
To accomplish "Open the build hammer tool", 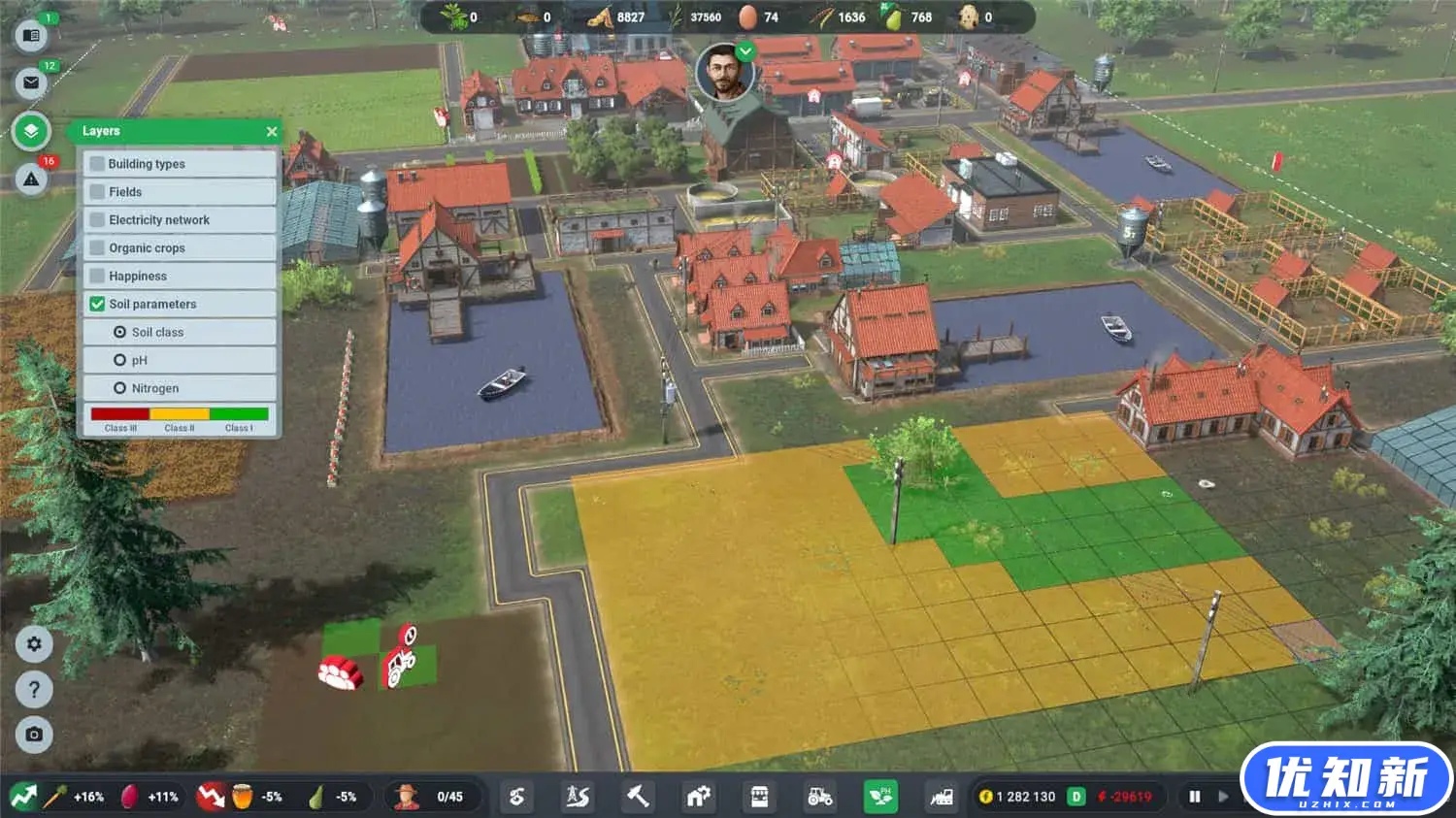I will tap(637, 796).
